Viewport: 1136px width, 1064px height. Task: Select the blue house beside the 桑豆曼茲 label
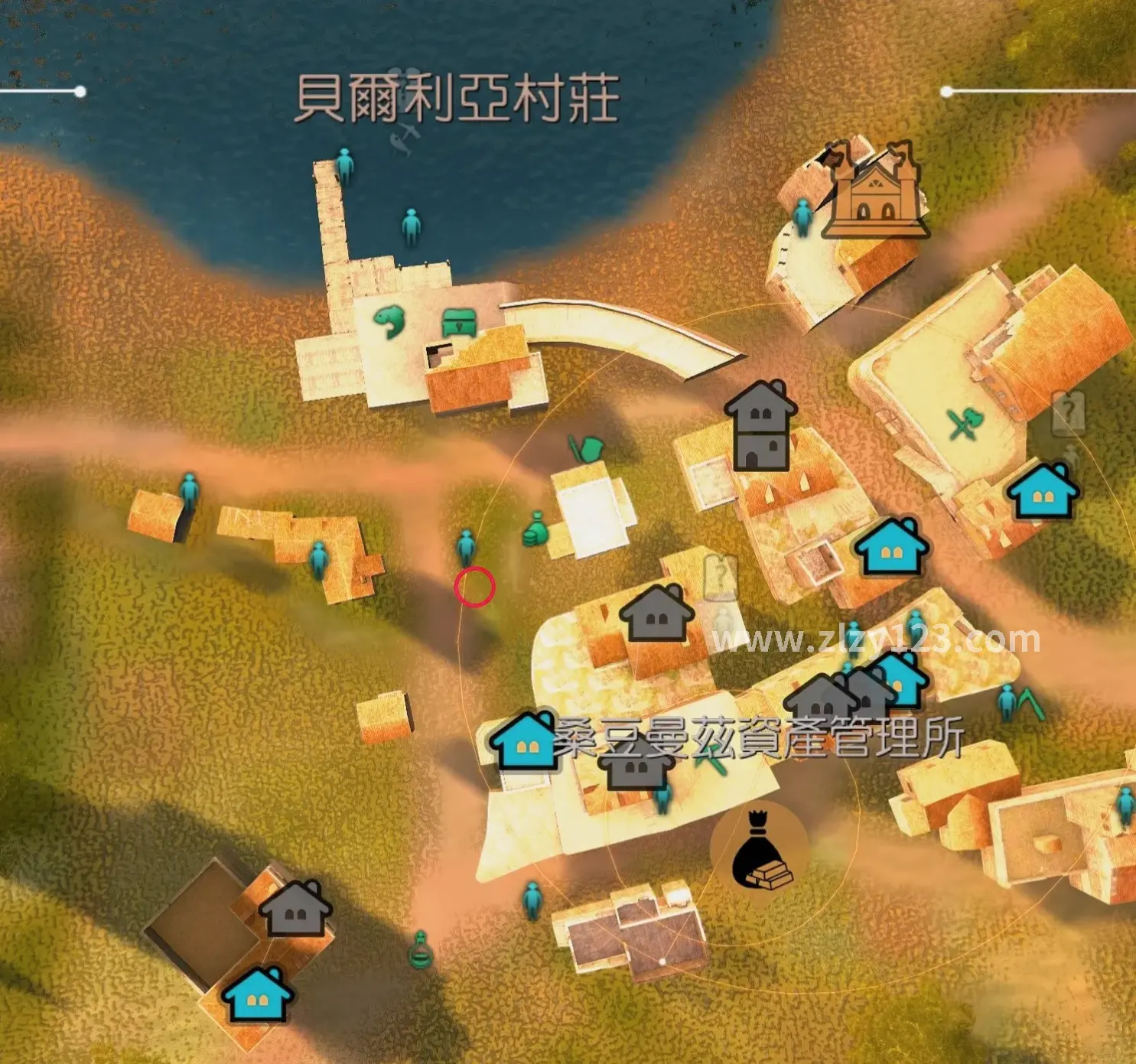(525, 743)
